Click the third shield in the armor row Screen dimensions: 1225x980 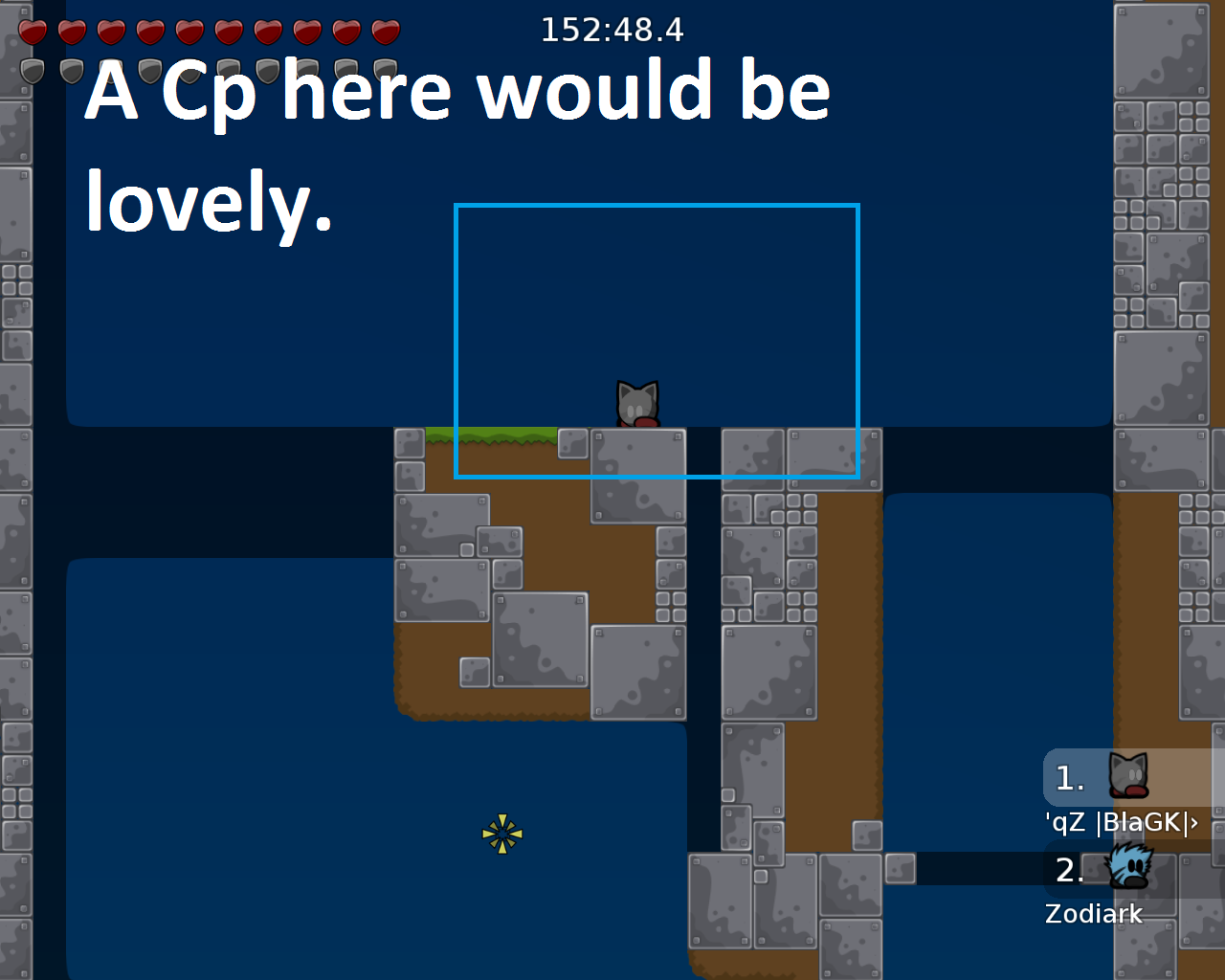(114, 67)
